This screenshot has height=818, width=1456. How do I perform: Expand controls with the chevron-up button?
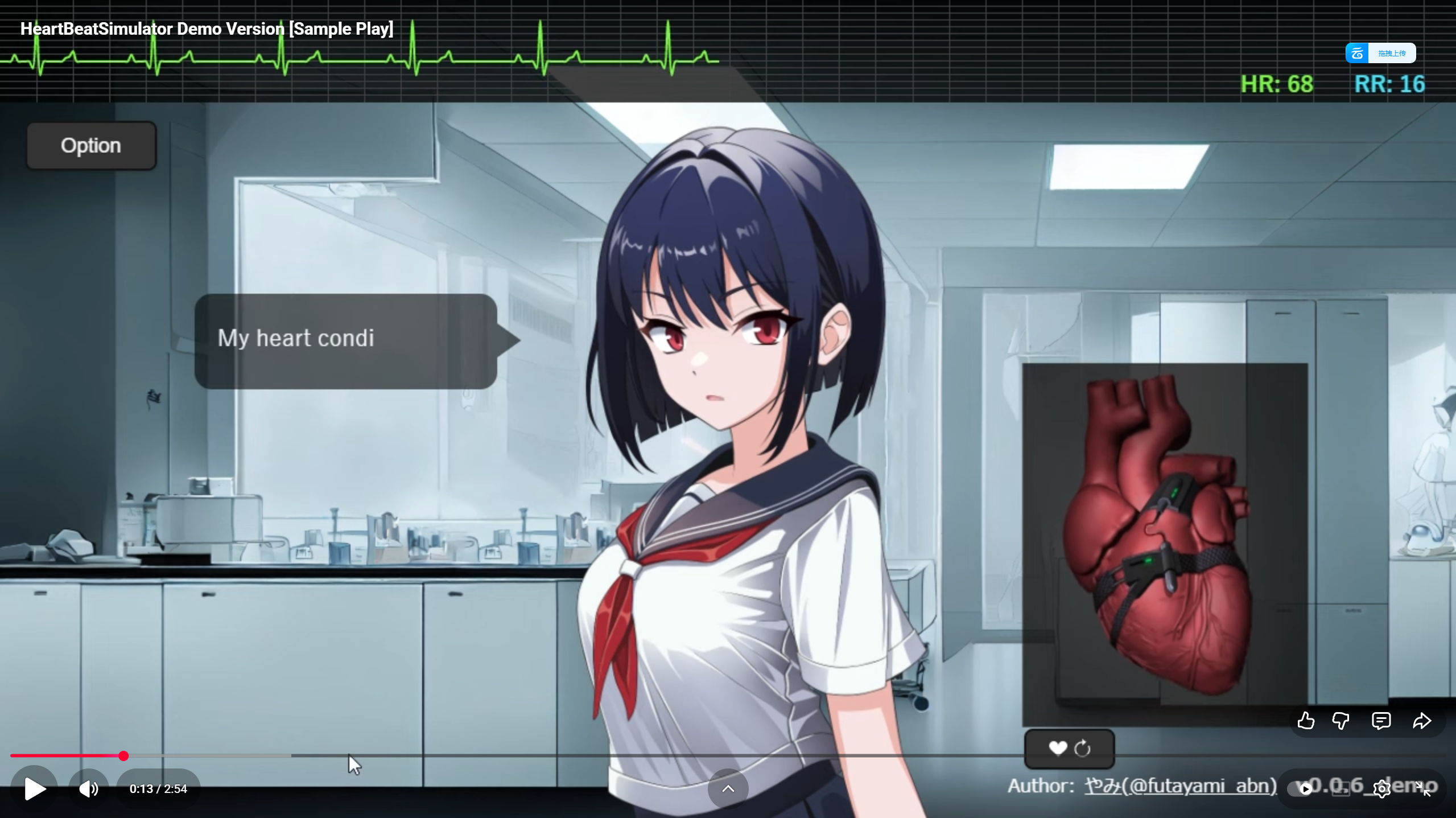(727, 788)
